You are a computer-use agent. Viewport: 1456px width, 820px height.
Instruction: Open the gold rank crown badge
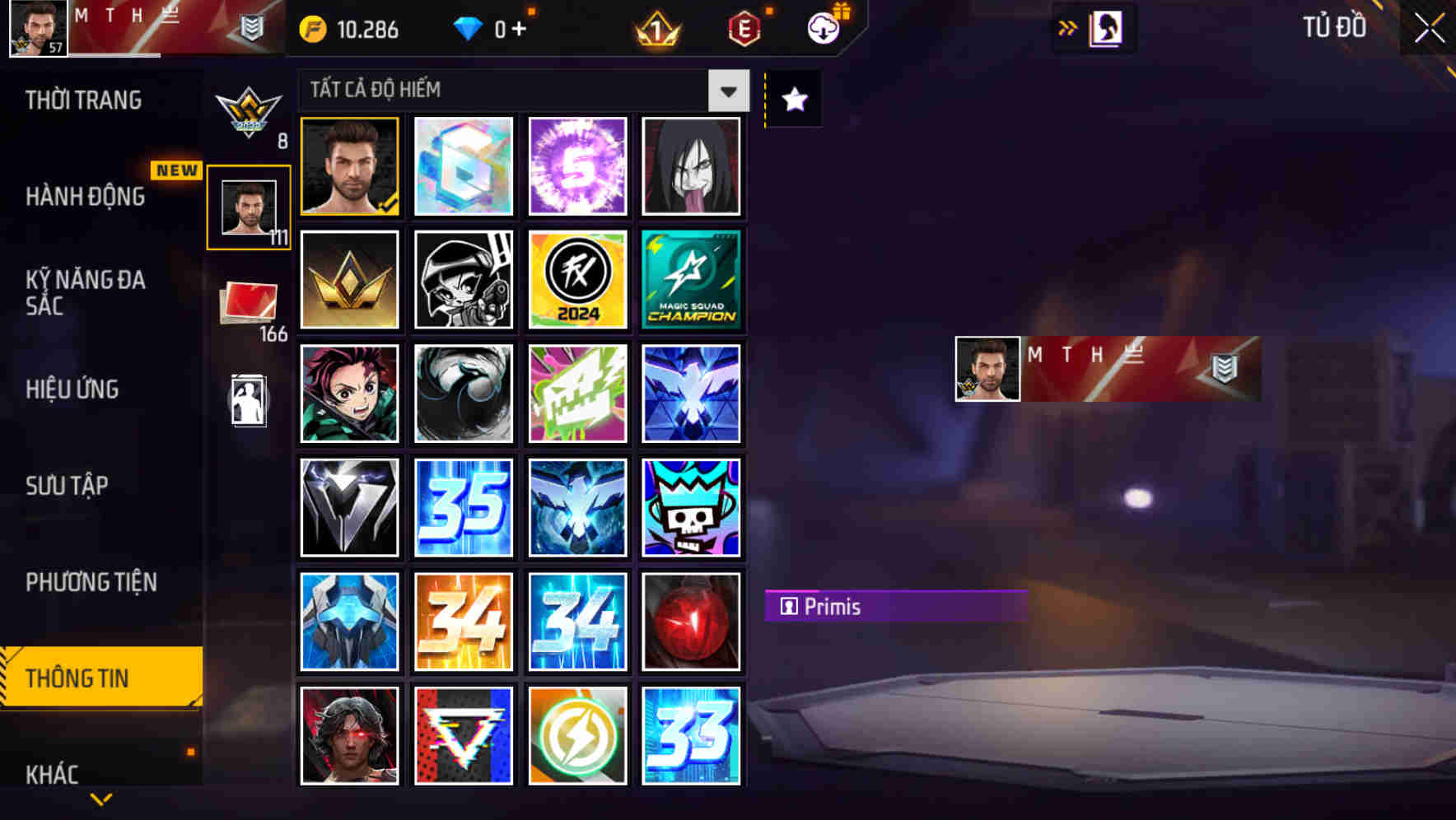point(349,280)
